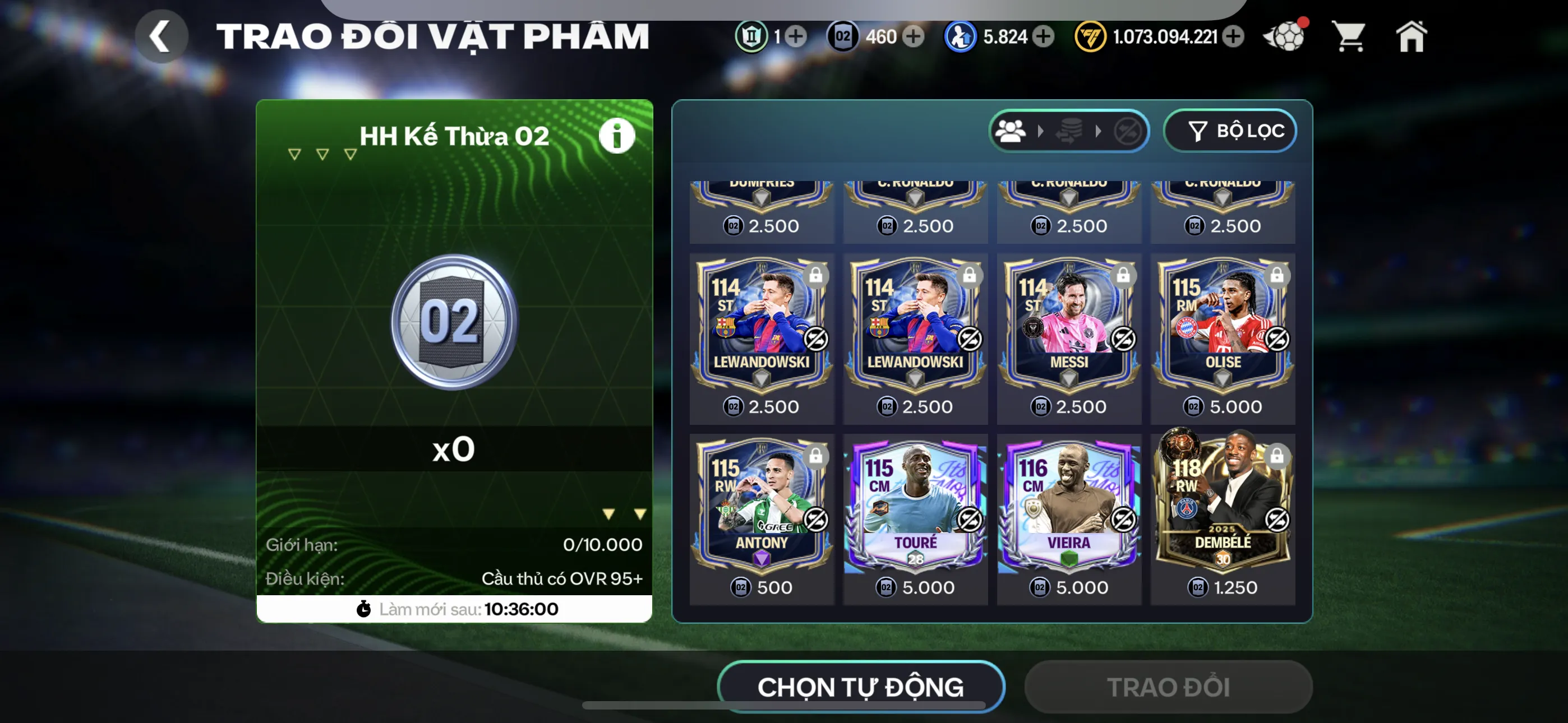Open the soccer ball notifications icon
1568x723 pixels.
click(1284, 38)
